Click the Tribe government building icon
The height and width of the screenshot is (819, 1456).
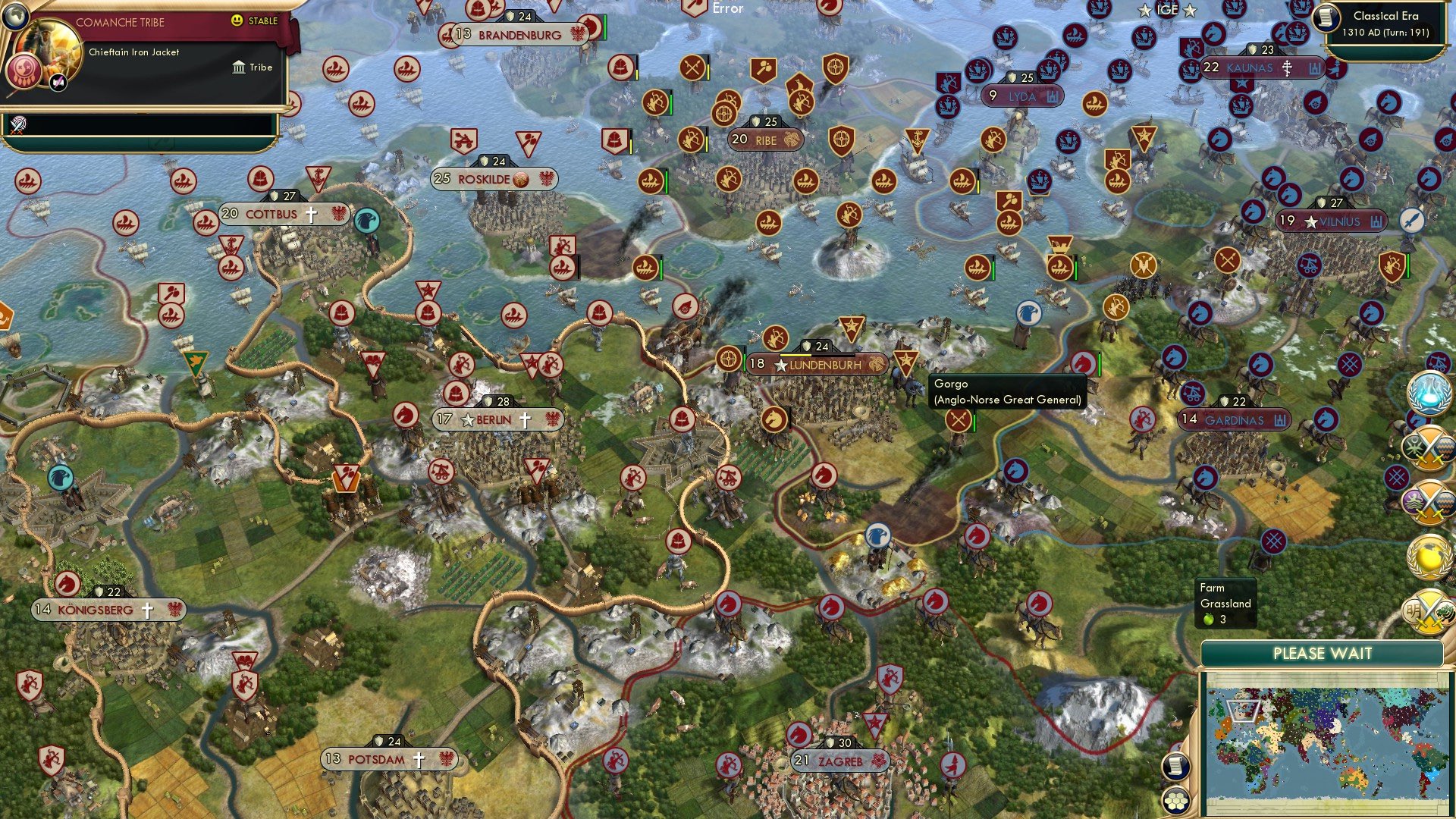[238, 67]
